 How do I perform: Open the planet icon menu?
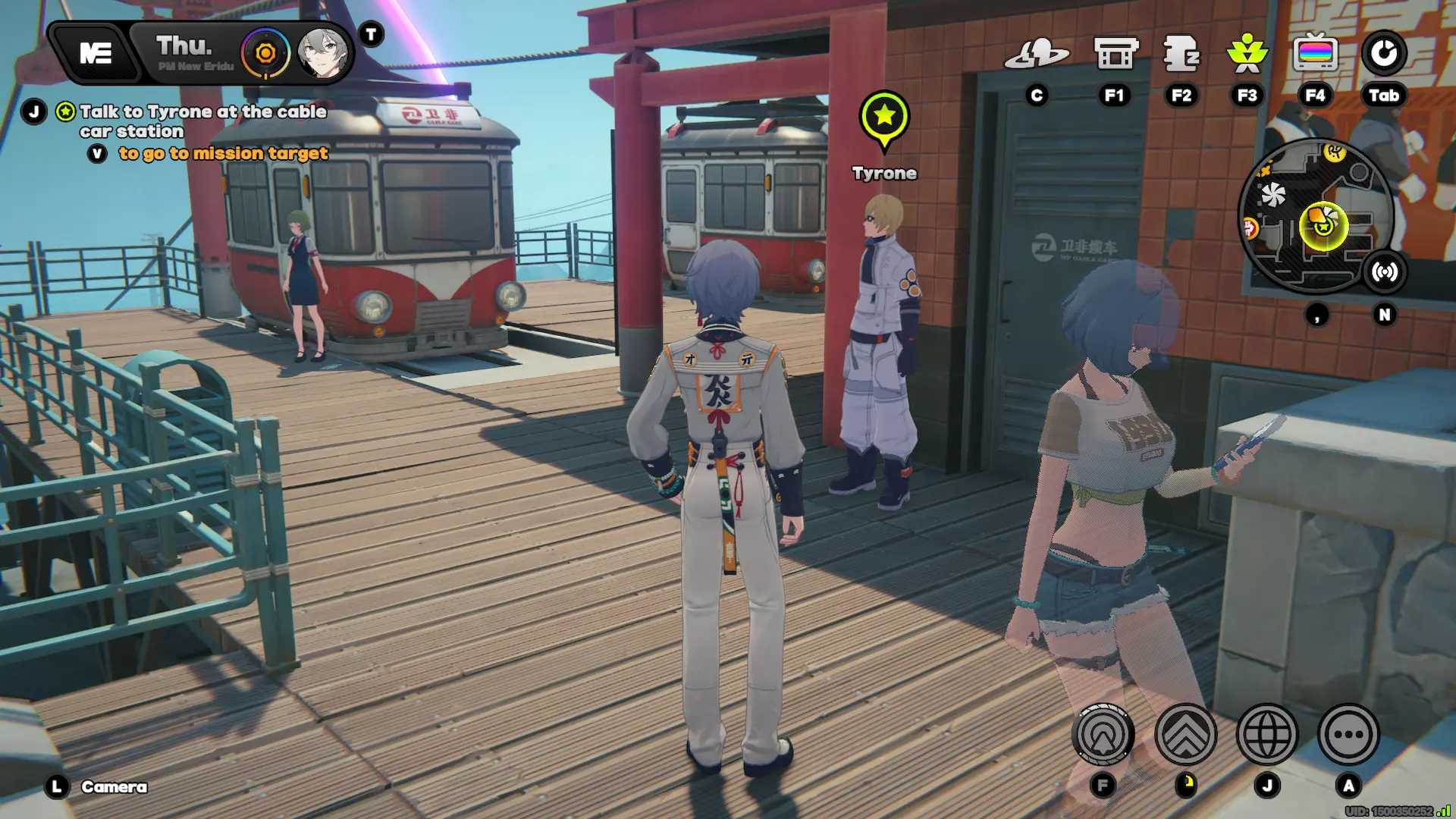[x=1037, y=55]
